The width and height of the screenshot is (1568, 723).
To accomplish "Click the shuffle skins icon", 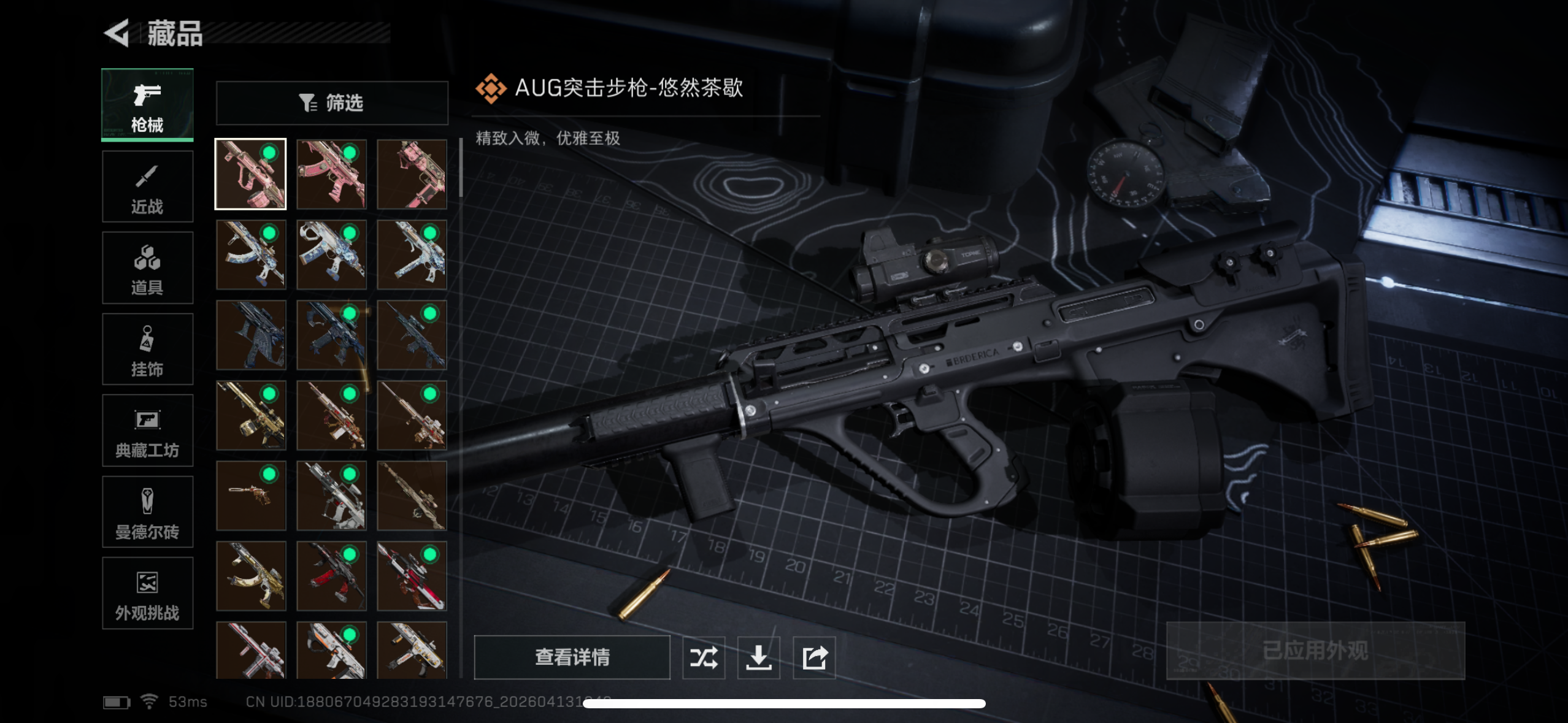I will click(704, 657).
